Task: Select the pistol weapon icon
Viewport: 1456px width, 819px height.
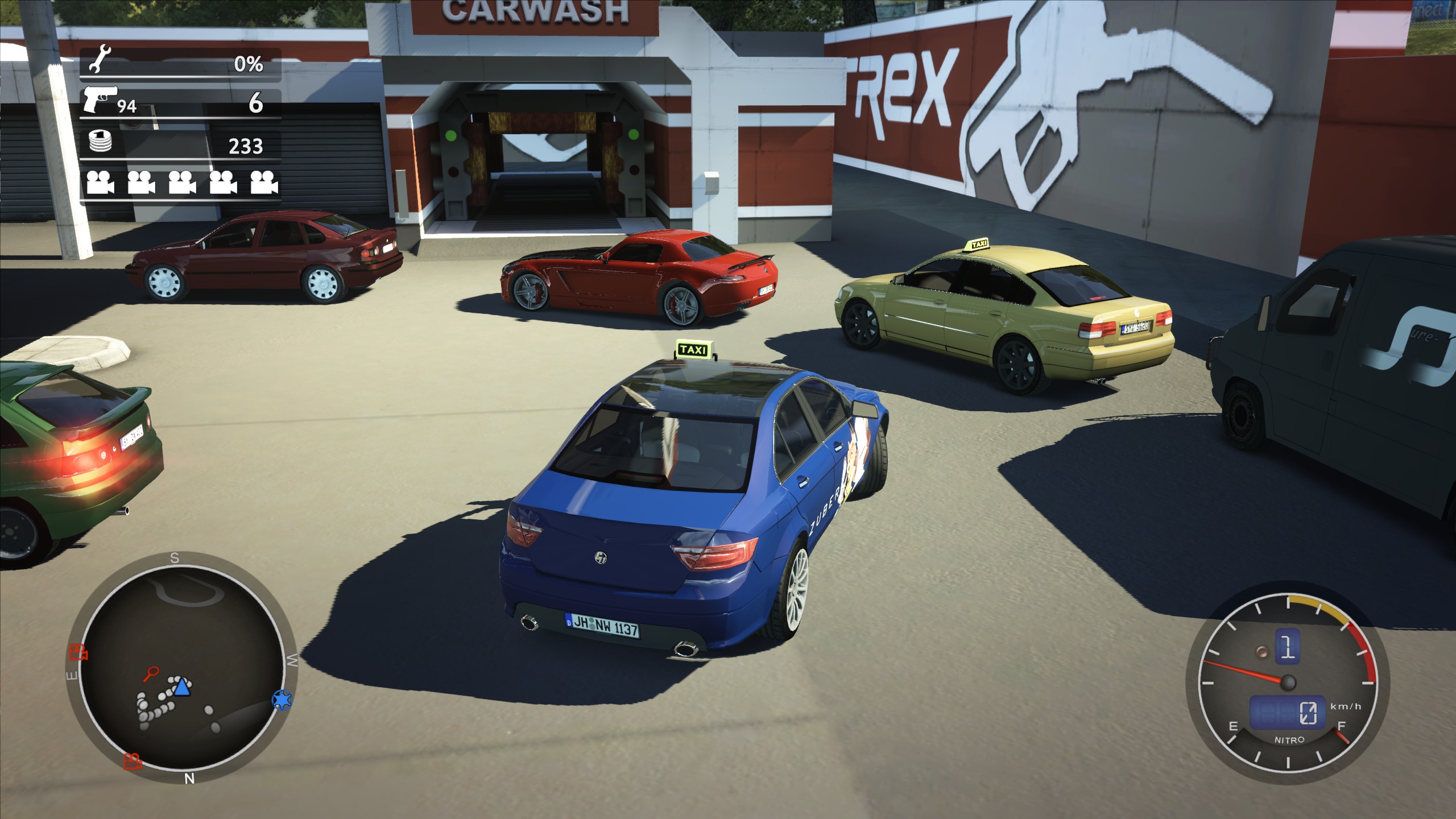Action: [100, 99]
